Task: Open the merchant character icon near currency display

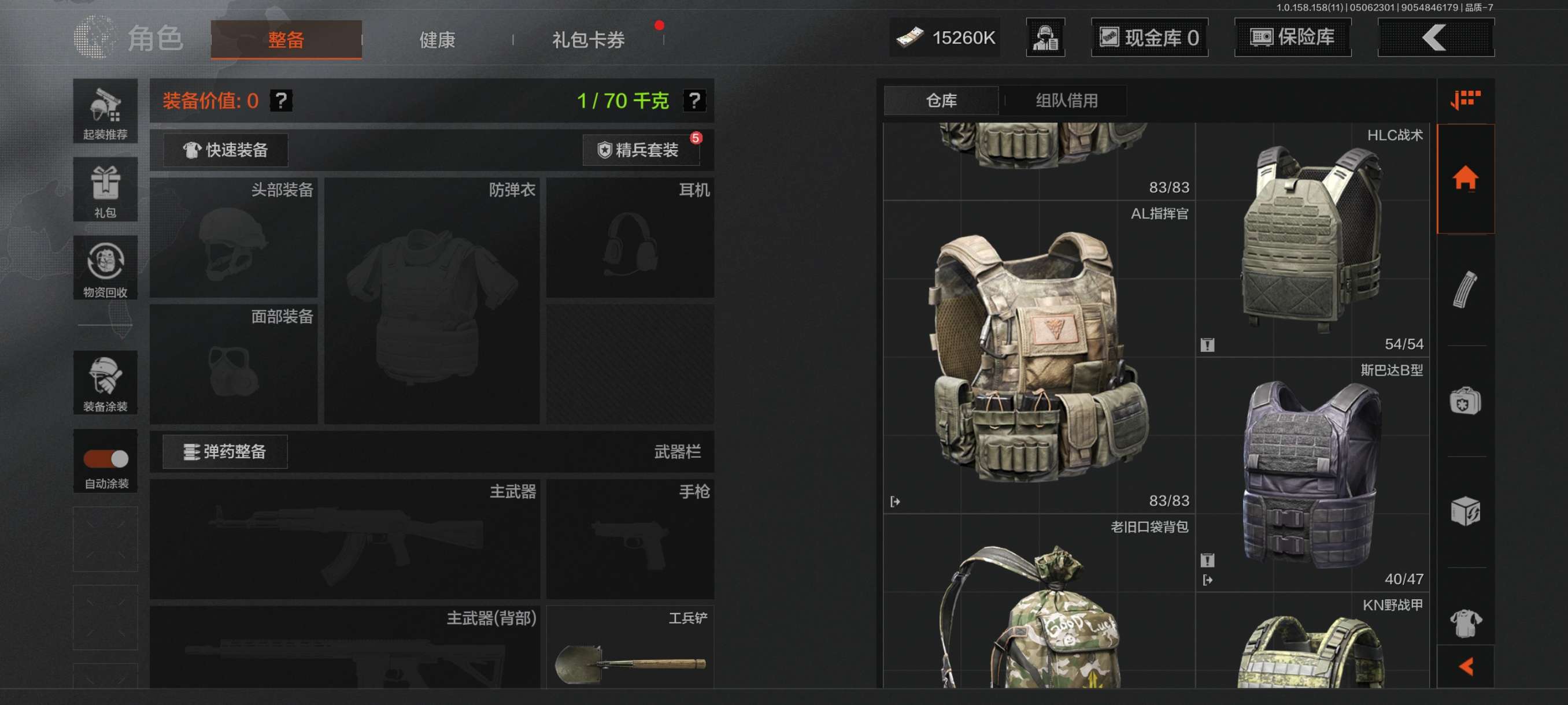Action: click(1045, 38)
